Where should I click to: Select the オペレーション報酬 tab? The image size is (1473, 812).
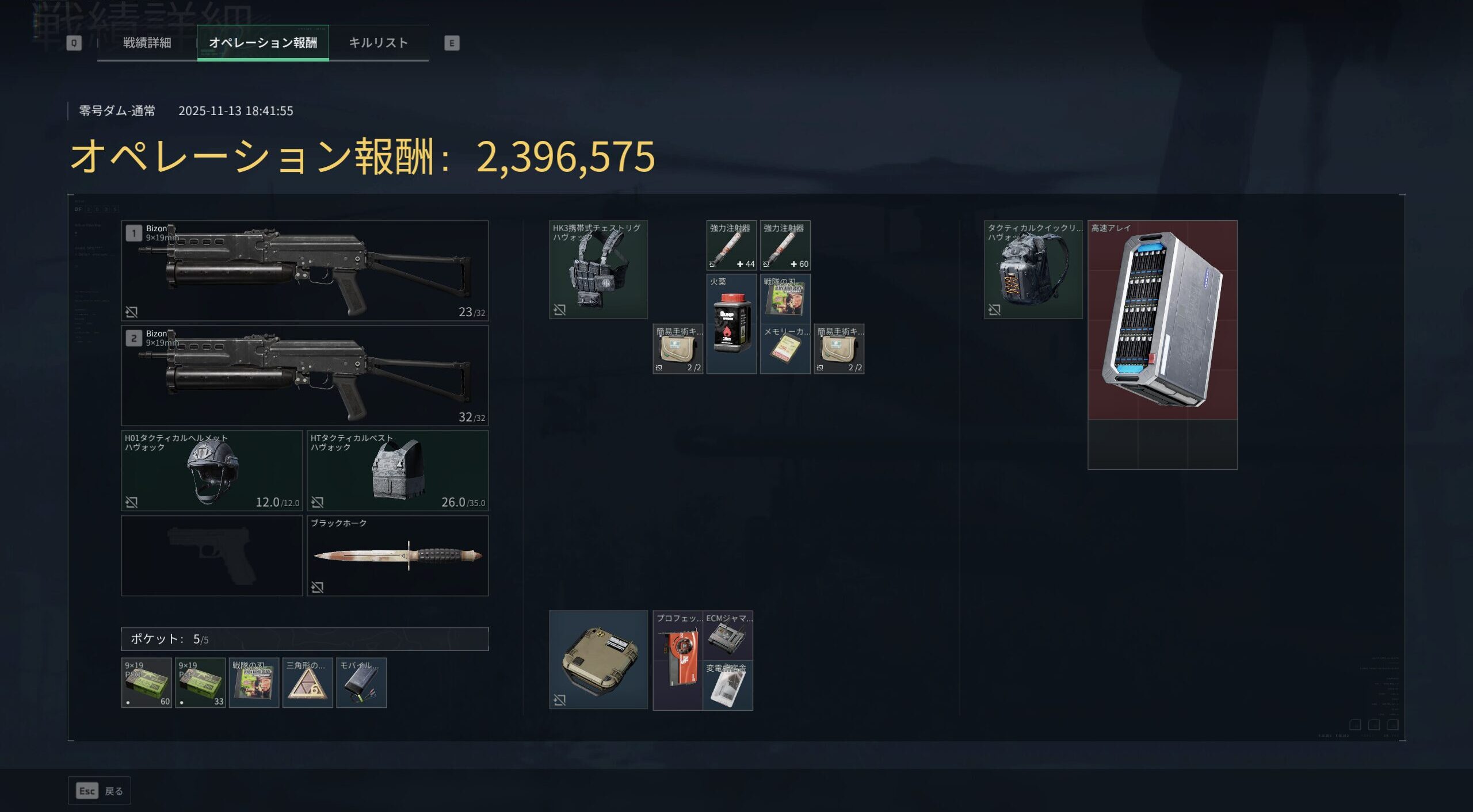tap(263, 43)
